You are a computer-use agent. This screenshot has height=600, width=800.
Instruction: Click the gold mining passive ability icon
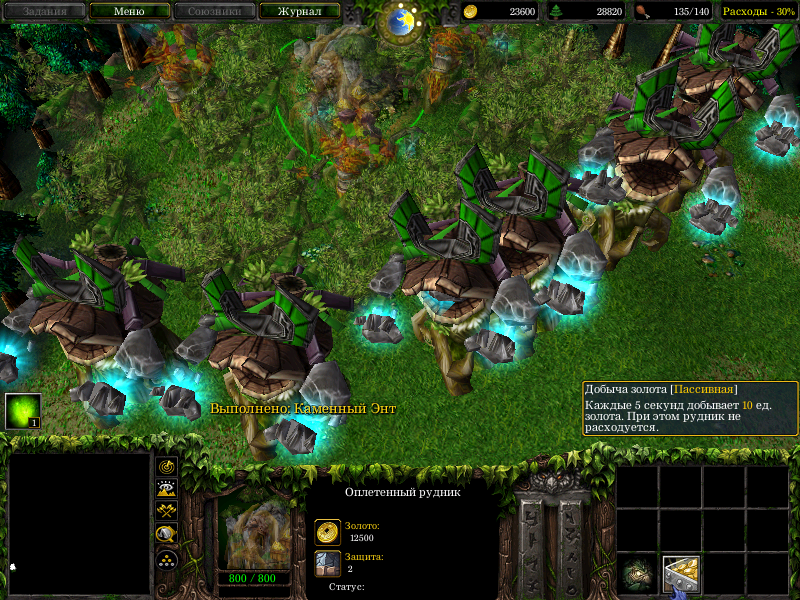[x=680, y=574]
